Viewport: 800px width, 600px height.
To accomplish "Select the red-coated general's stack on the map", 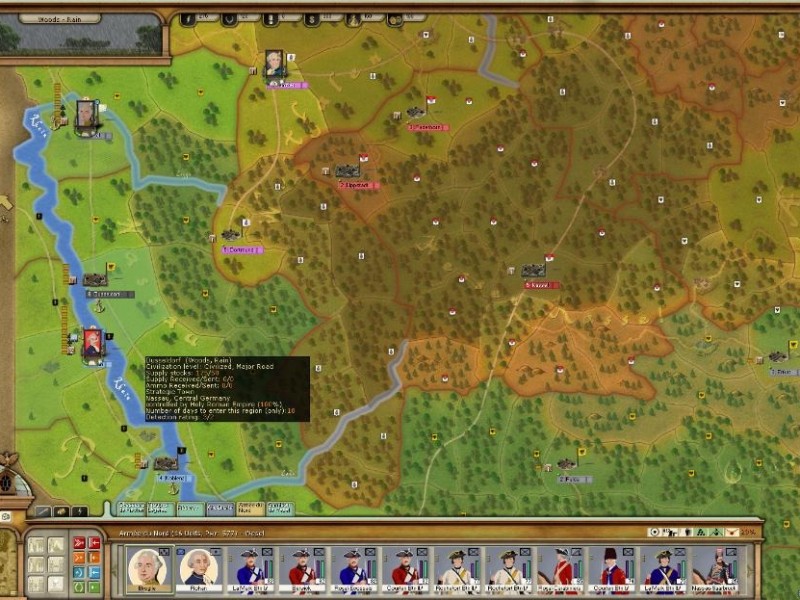I will [x=93, y=343].
